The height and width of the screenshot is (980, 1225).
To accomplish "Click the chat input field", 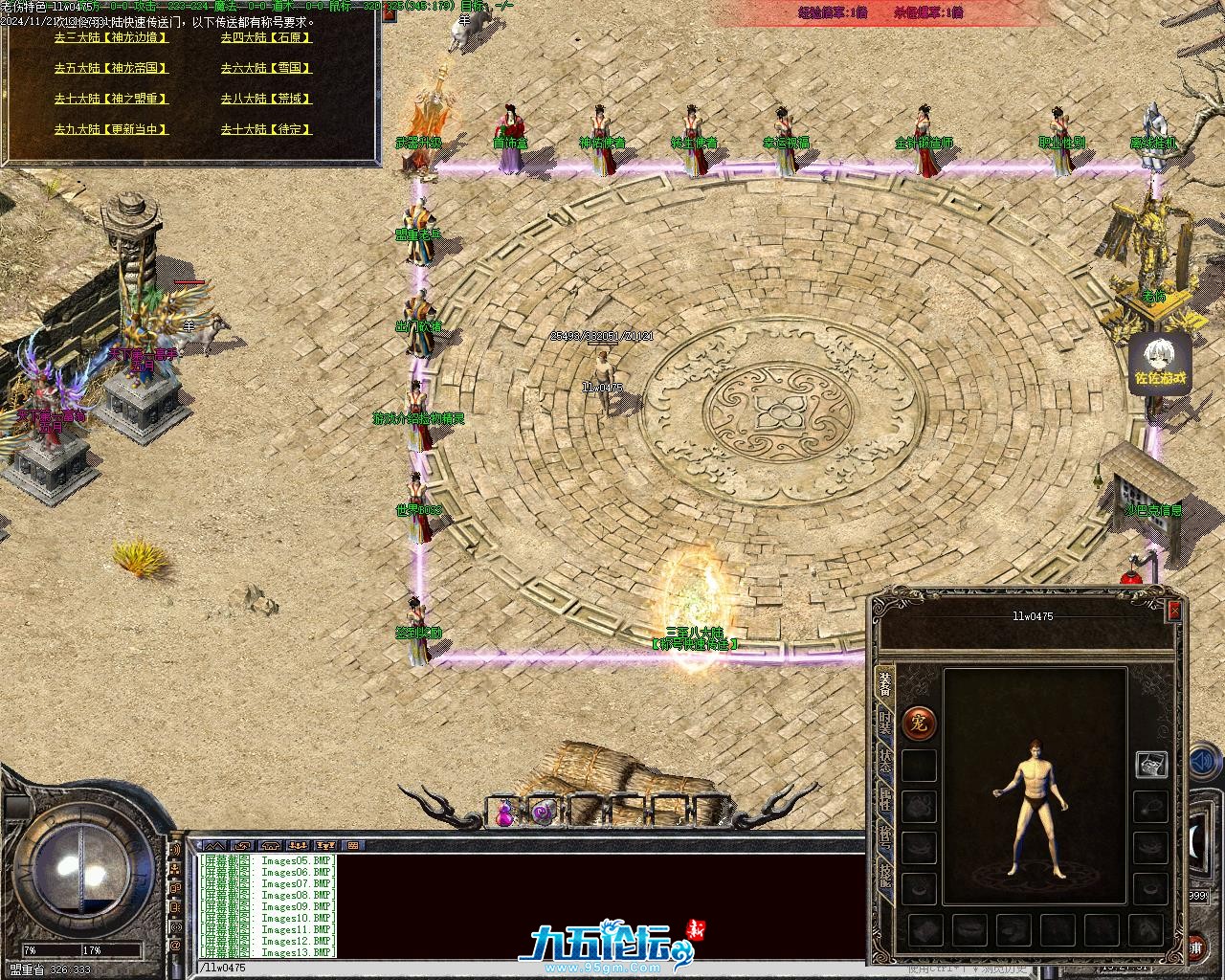I will tap(526, 968).
